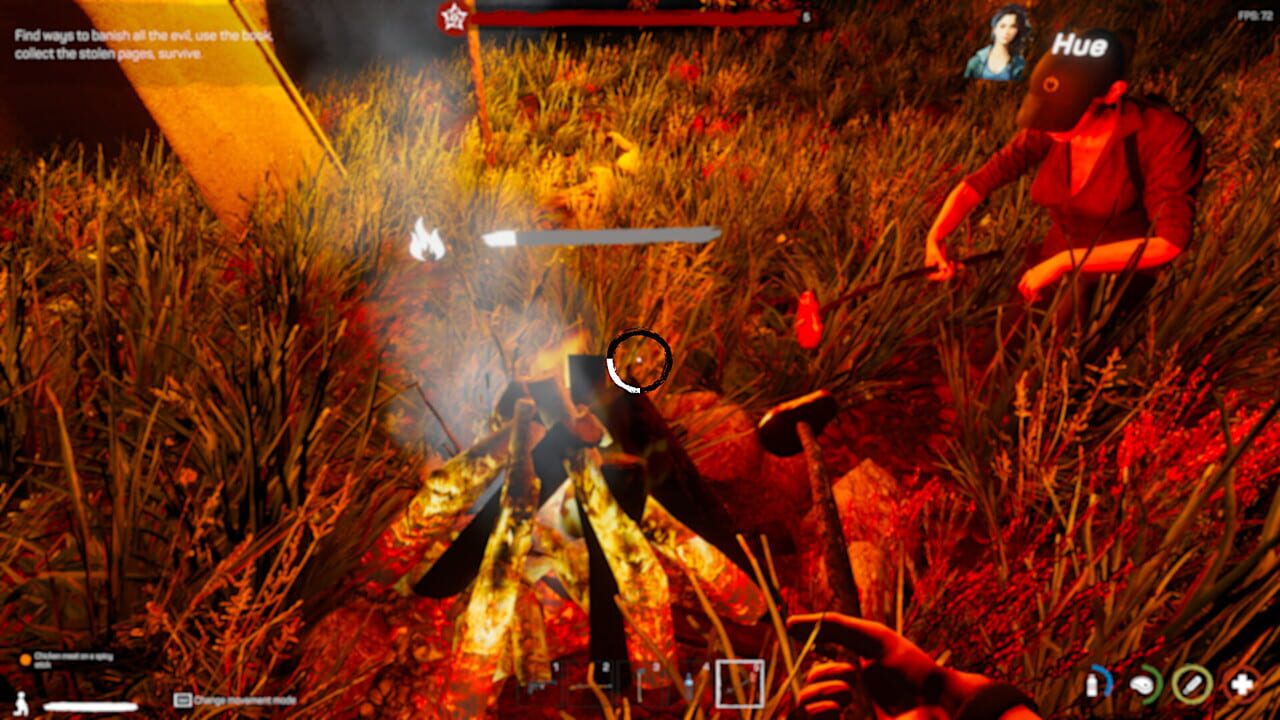Click the water bottle in slot 4
Screen dimensions: 1280x720
(x=688, y=684)
